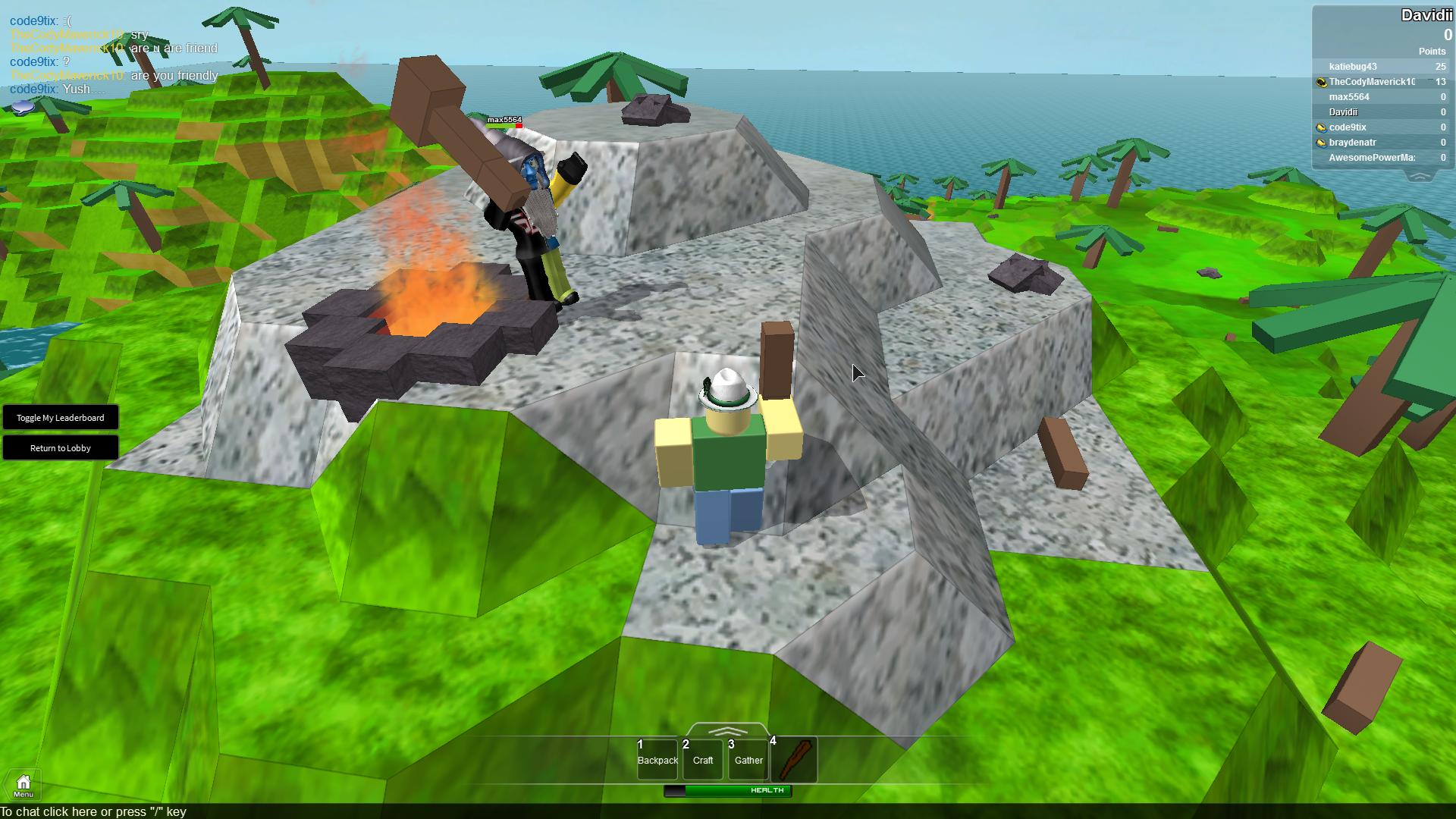1456x819 pixels.
Task: Collapse the leaderboard with the bottom arrow
Action: pos(1420,176)
